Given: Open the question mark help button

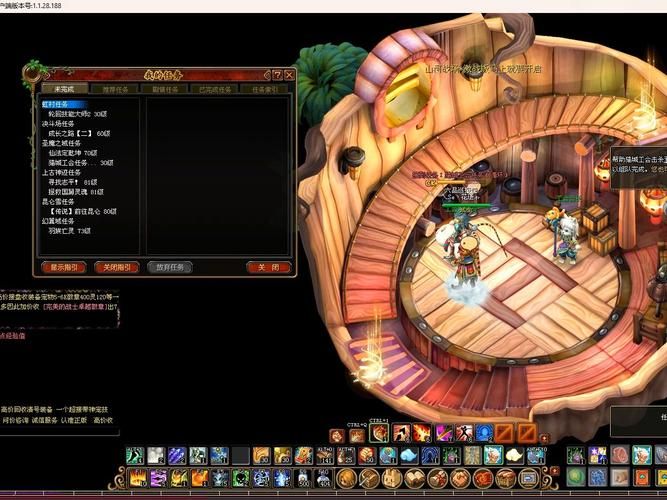Looking at the screenshot, I should [x=277, y=74].
